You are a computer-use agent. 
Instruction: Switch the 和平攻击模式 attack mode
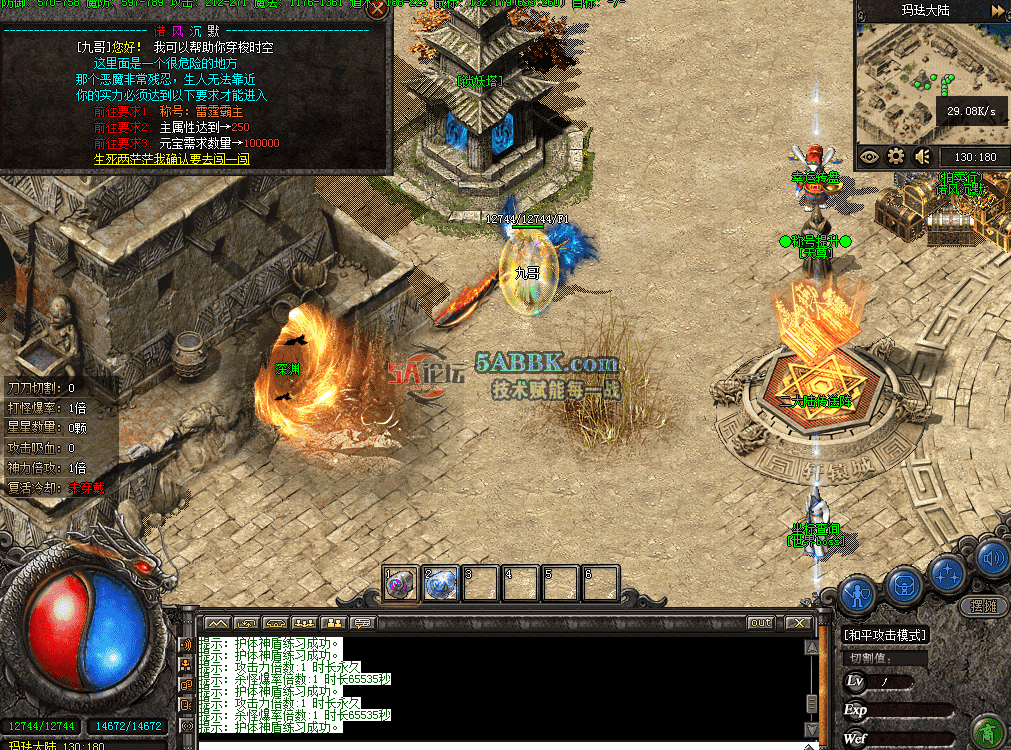pyautogui.click(x=885, y=635)
